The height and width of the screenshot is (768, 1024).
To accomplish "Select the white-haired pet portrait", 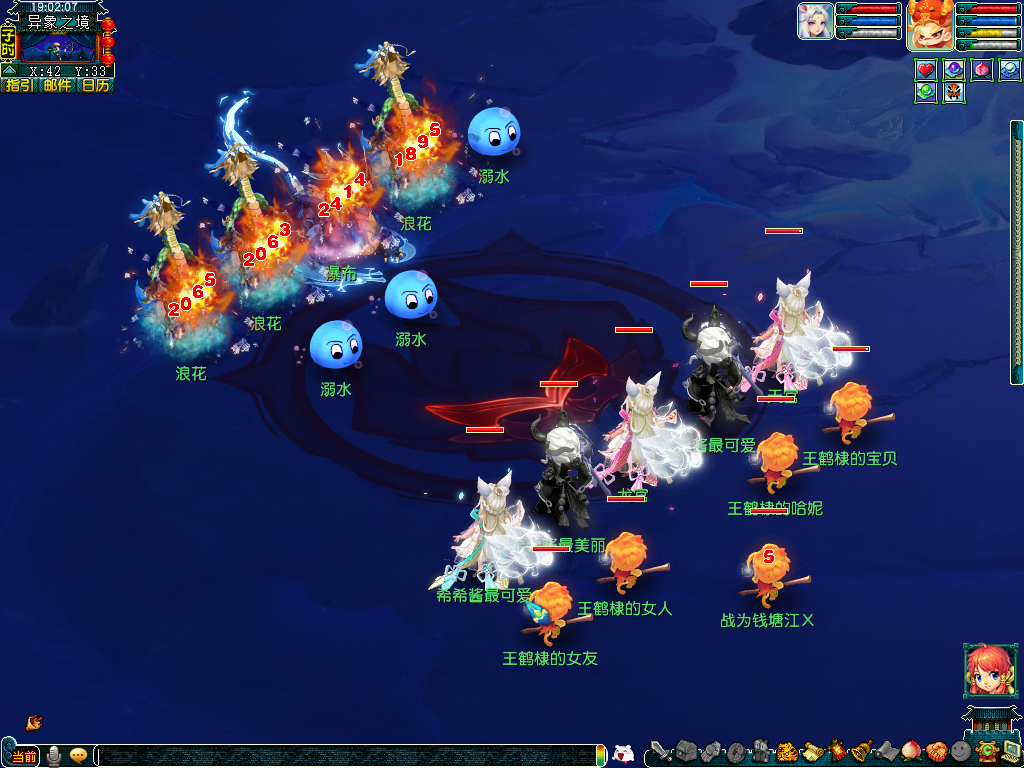I will click(815, 21).
